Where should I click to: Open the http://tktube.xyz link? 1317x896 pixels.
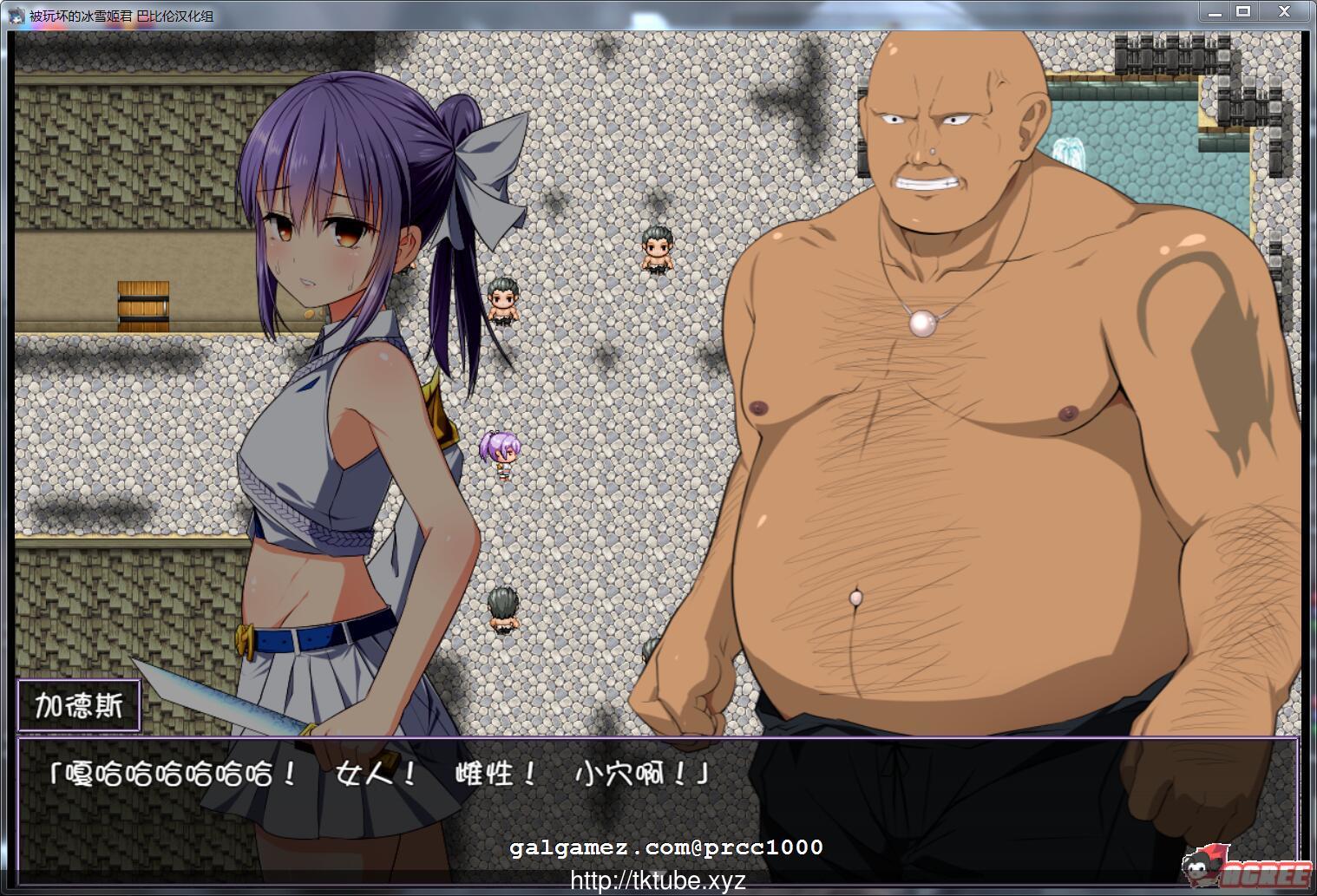click(x=657, y=881)
